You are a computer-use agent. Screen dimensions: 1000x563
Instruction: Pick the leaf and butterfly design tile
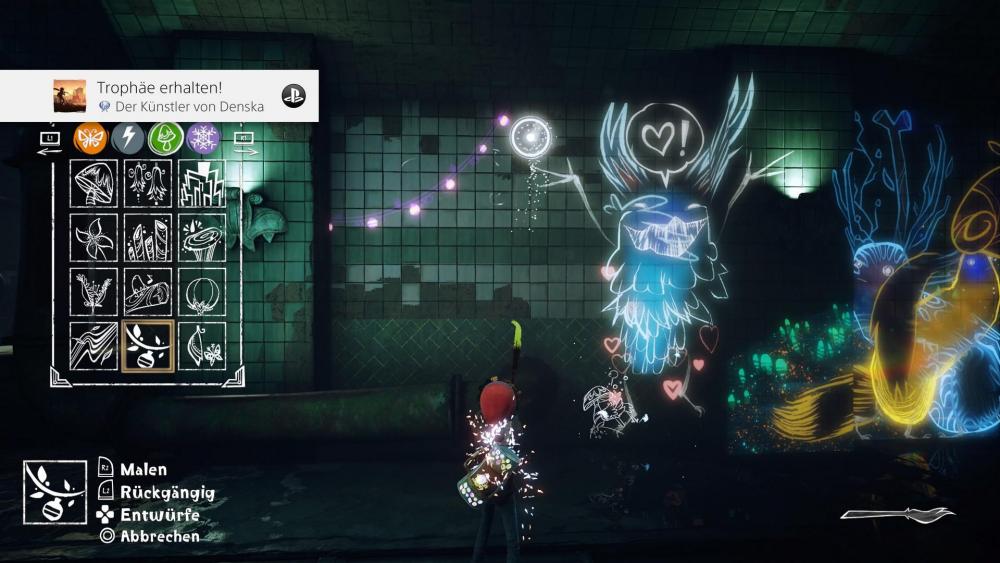point(201,345)
